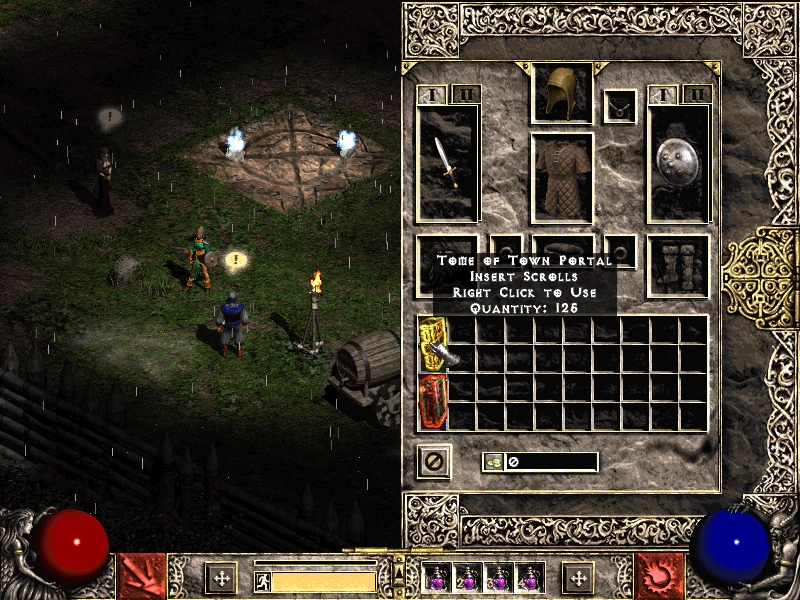Image resolution: width=800 pixels, height=600 pixels.
Task: Open the left attack skill selector
Action: pos(141,577)
